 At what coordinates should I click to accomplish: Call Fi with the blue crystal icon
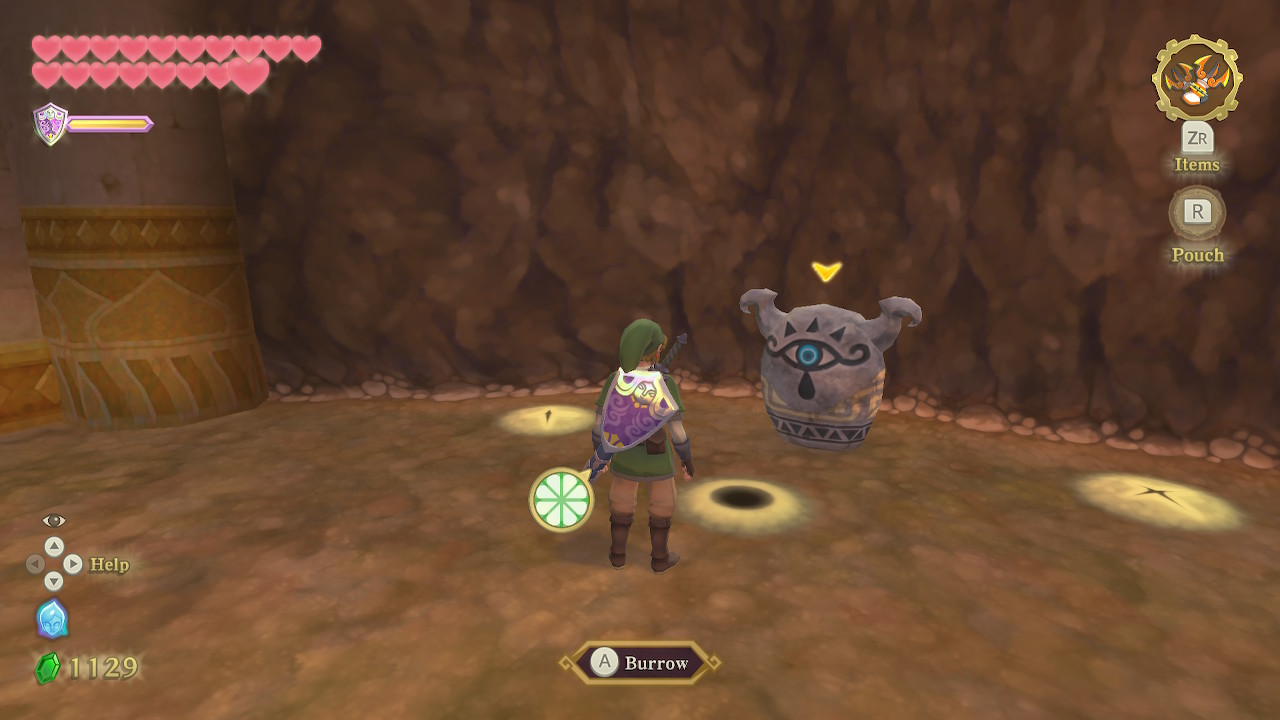52,619
